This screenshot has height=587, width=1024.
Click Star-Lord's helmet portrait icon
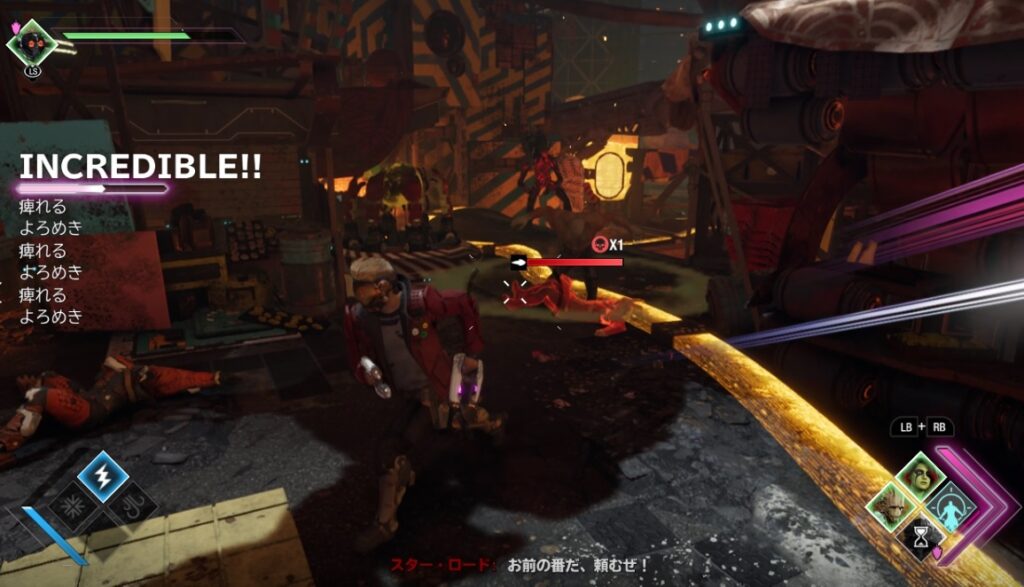30,43
